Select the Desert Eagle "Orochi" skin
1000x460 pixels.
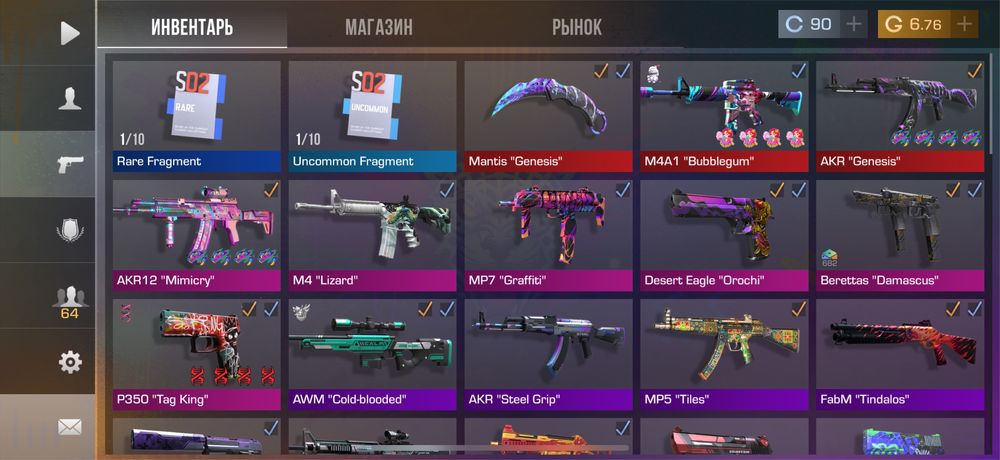(x=724, y=235)
